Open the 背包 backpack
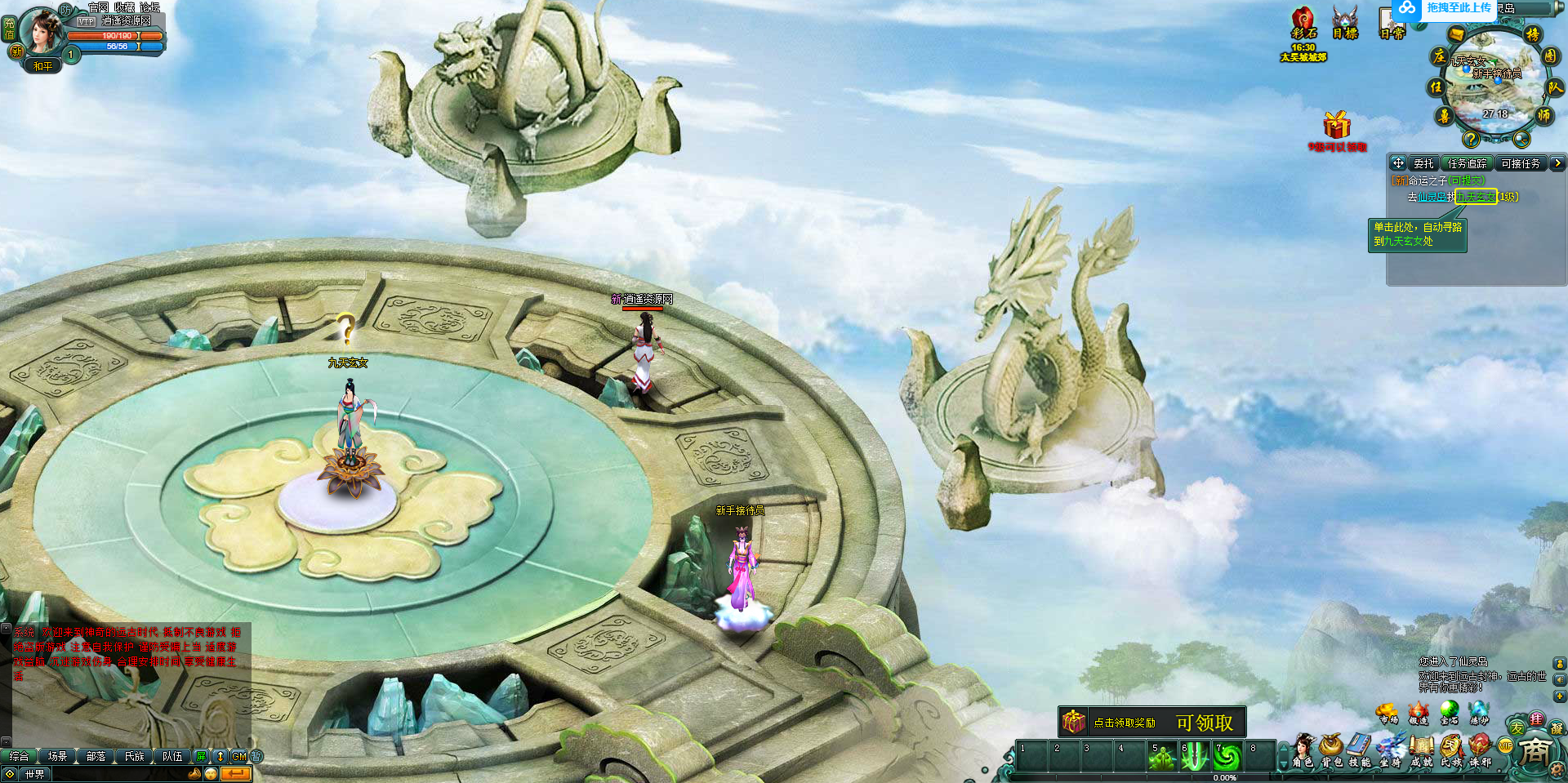Viewport: 1568px width, 783px height. click(1330, 747)
